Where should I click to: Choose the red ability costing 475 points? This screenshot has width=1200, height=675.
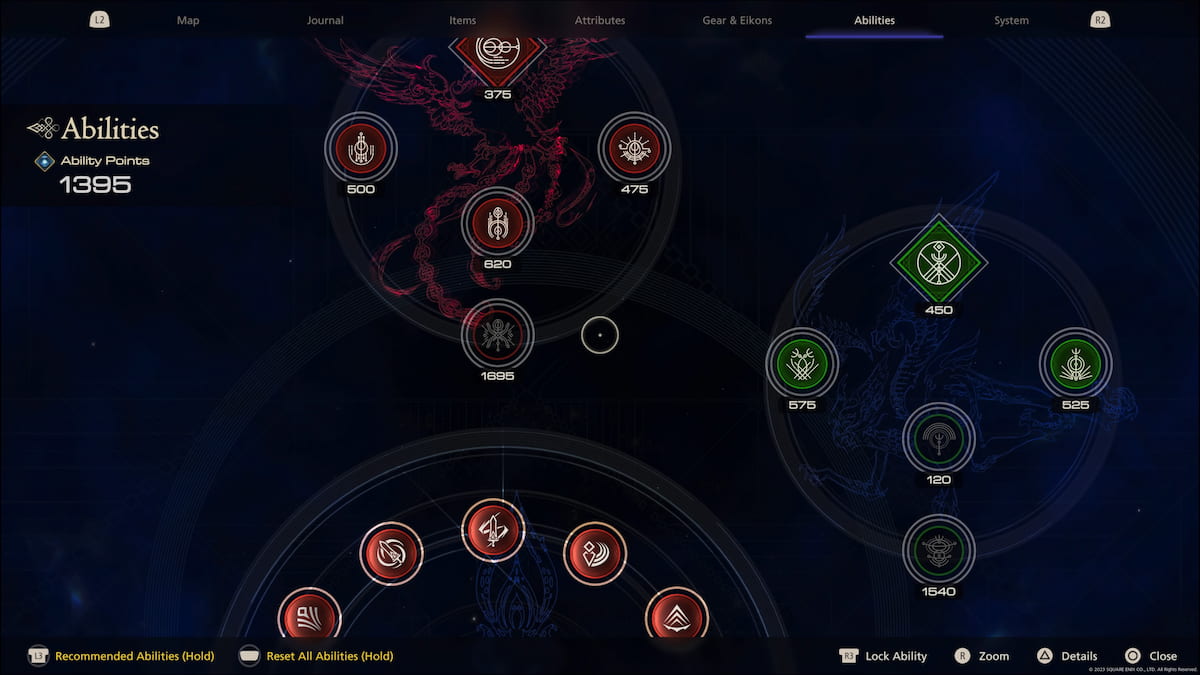click(x=634, y=148)
